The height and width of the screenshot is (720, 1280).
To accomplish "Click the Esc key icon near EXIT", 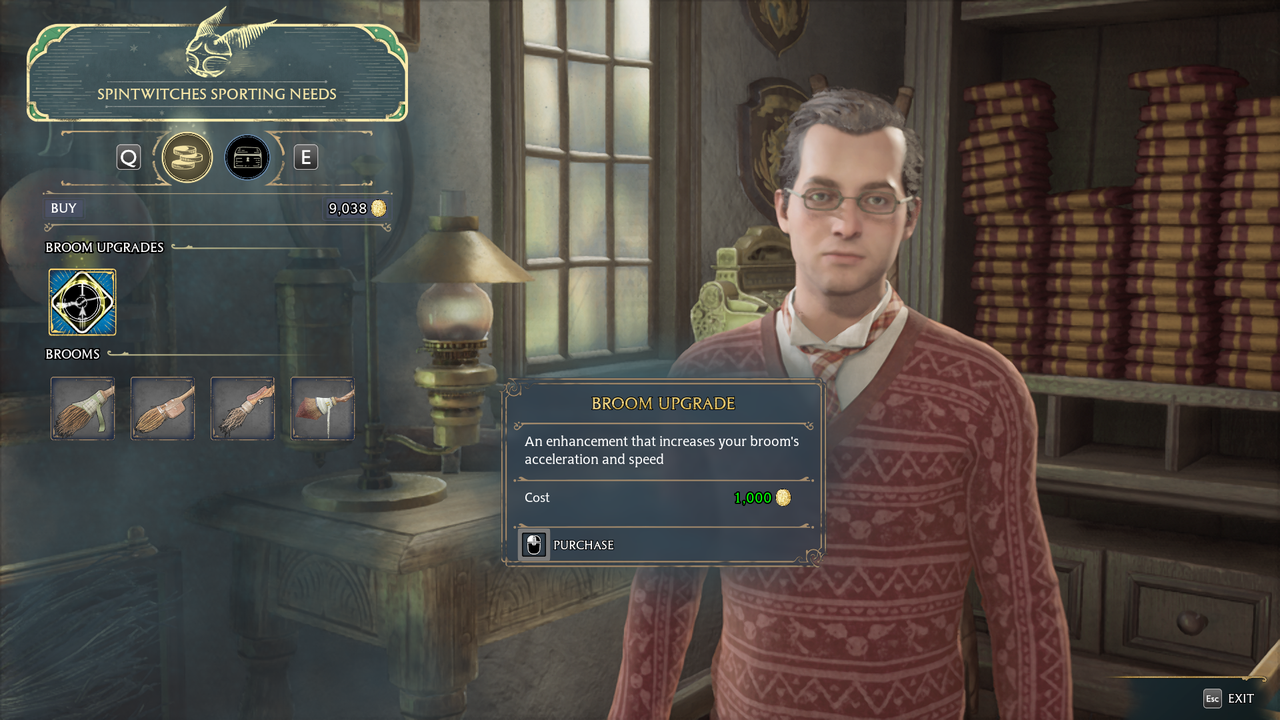I will pos(1211,698).
